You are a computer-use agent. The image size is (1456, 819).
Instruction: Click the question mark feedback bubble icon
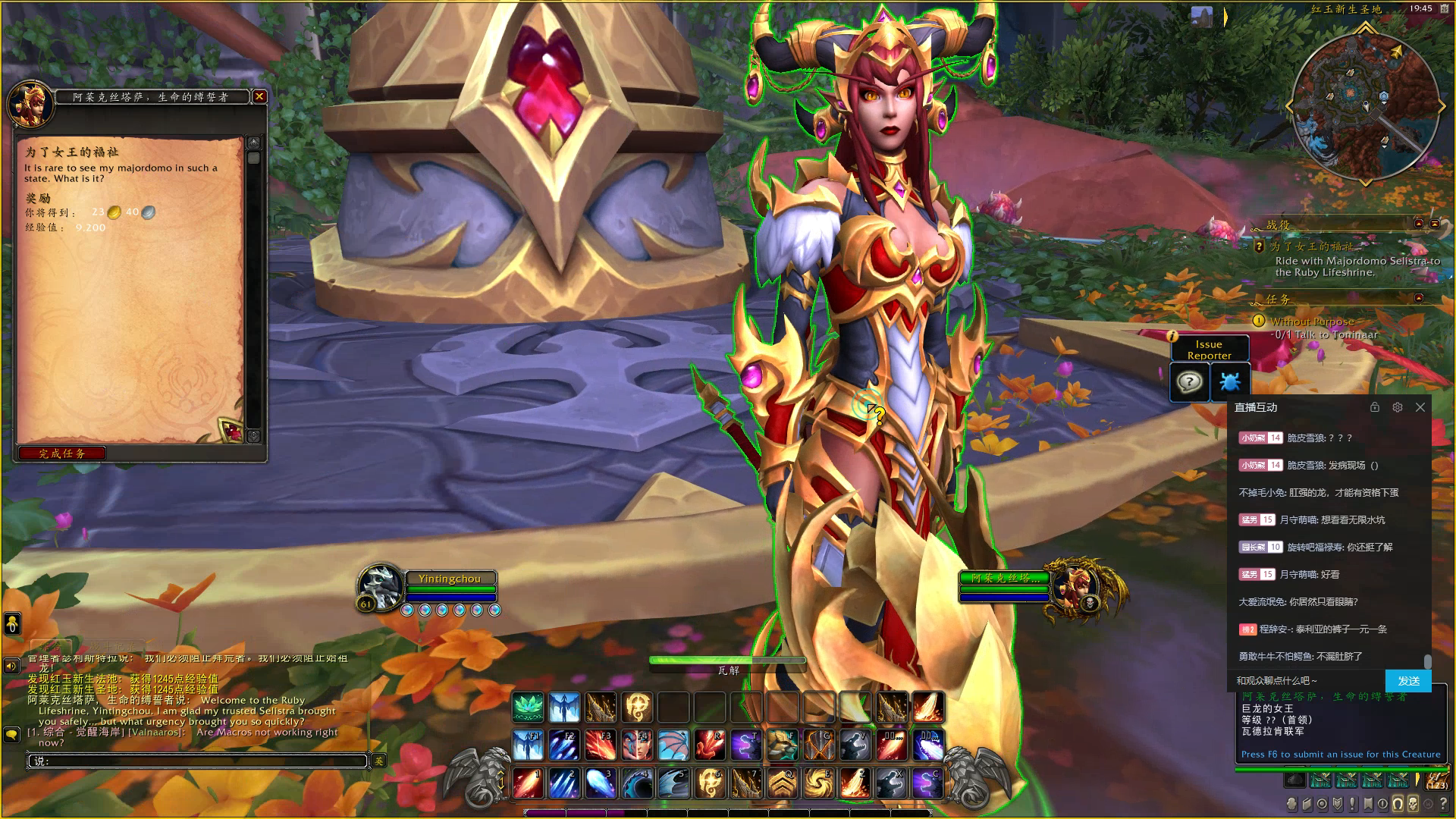[1189, 381]
